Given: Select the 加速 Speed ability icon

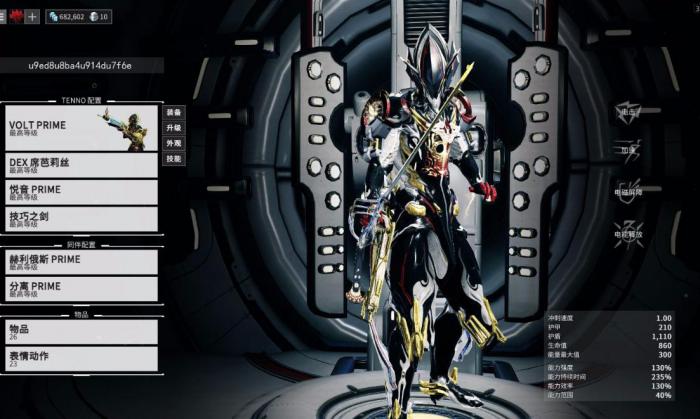Looking at the screenshot, I should [628, 150].
